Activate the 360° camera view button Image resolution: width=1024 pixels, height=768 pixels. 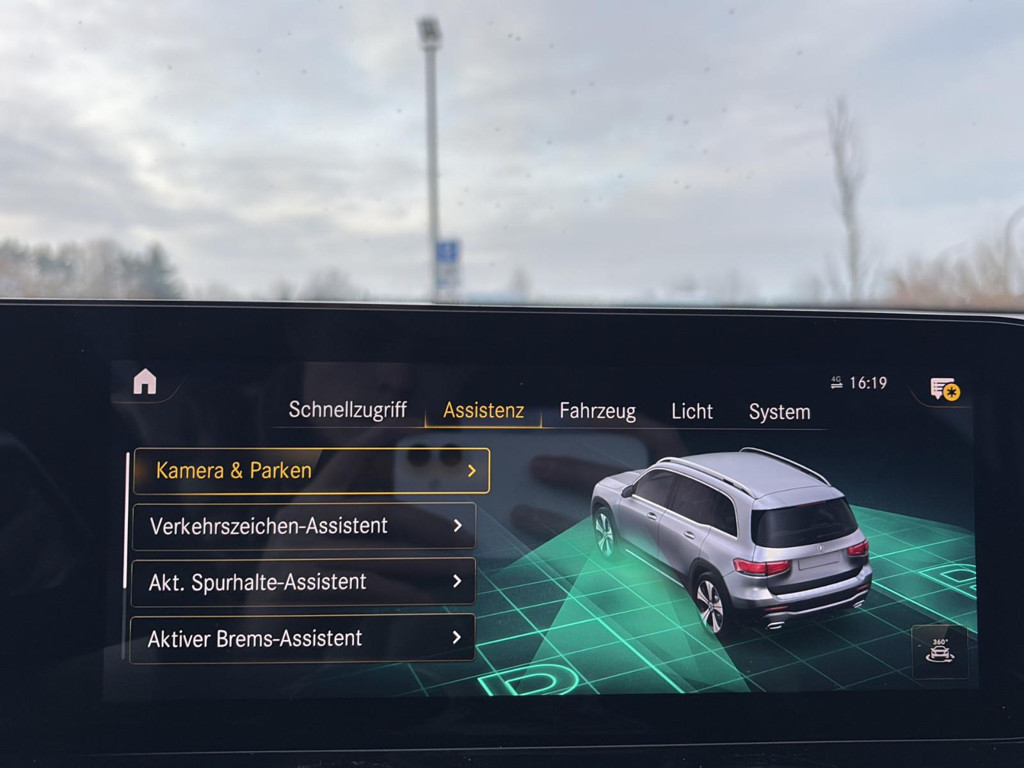(x=939, y=651)
